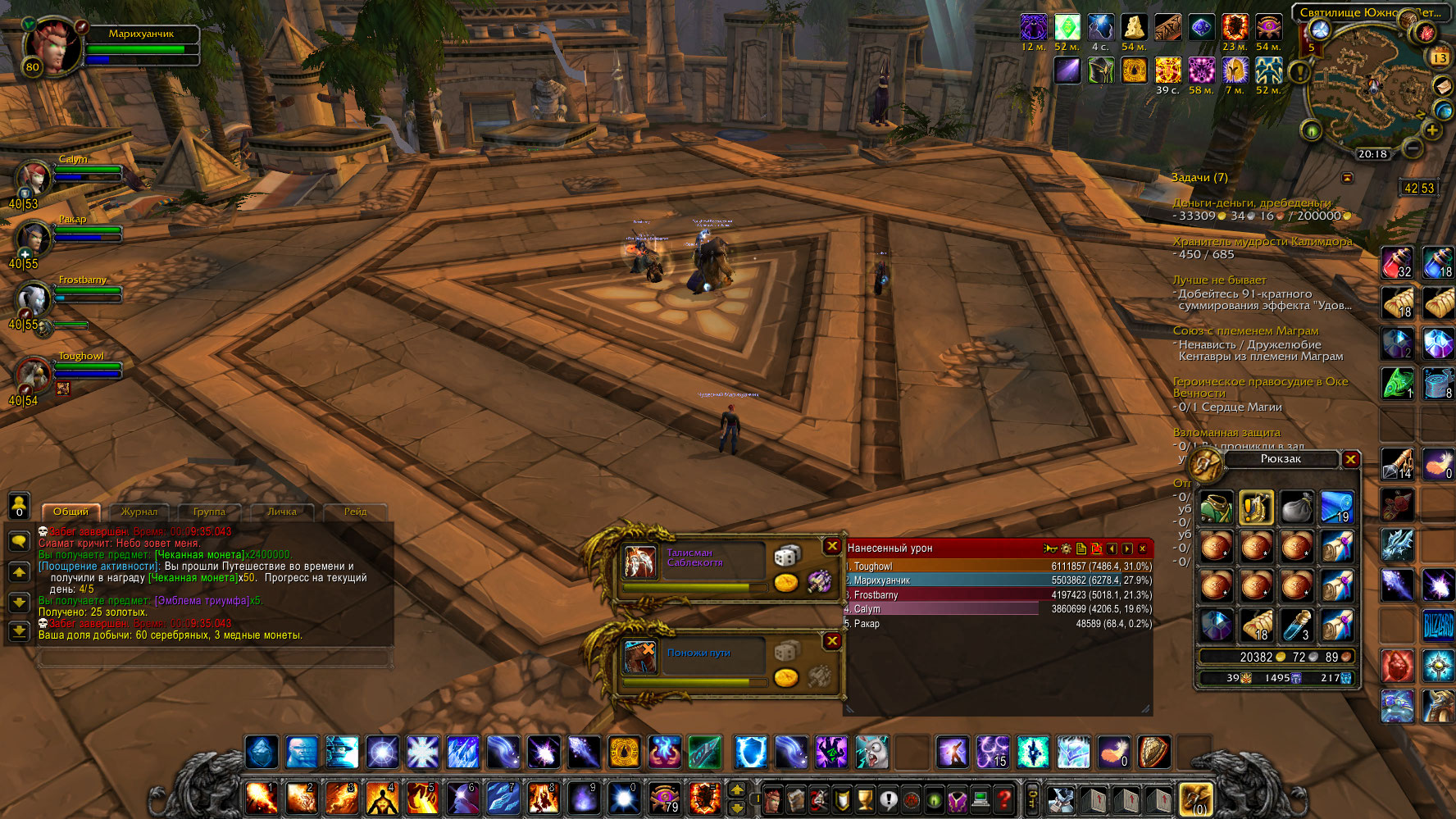Image resolution: width=1456 pixels, height=819 pixels.
Task: Close the Нанесенный урон damage meter
Action: (x=1142, y=548)
